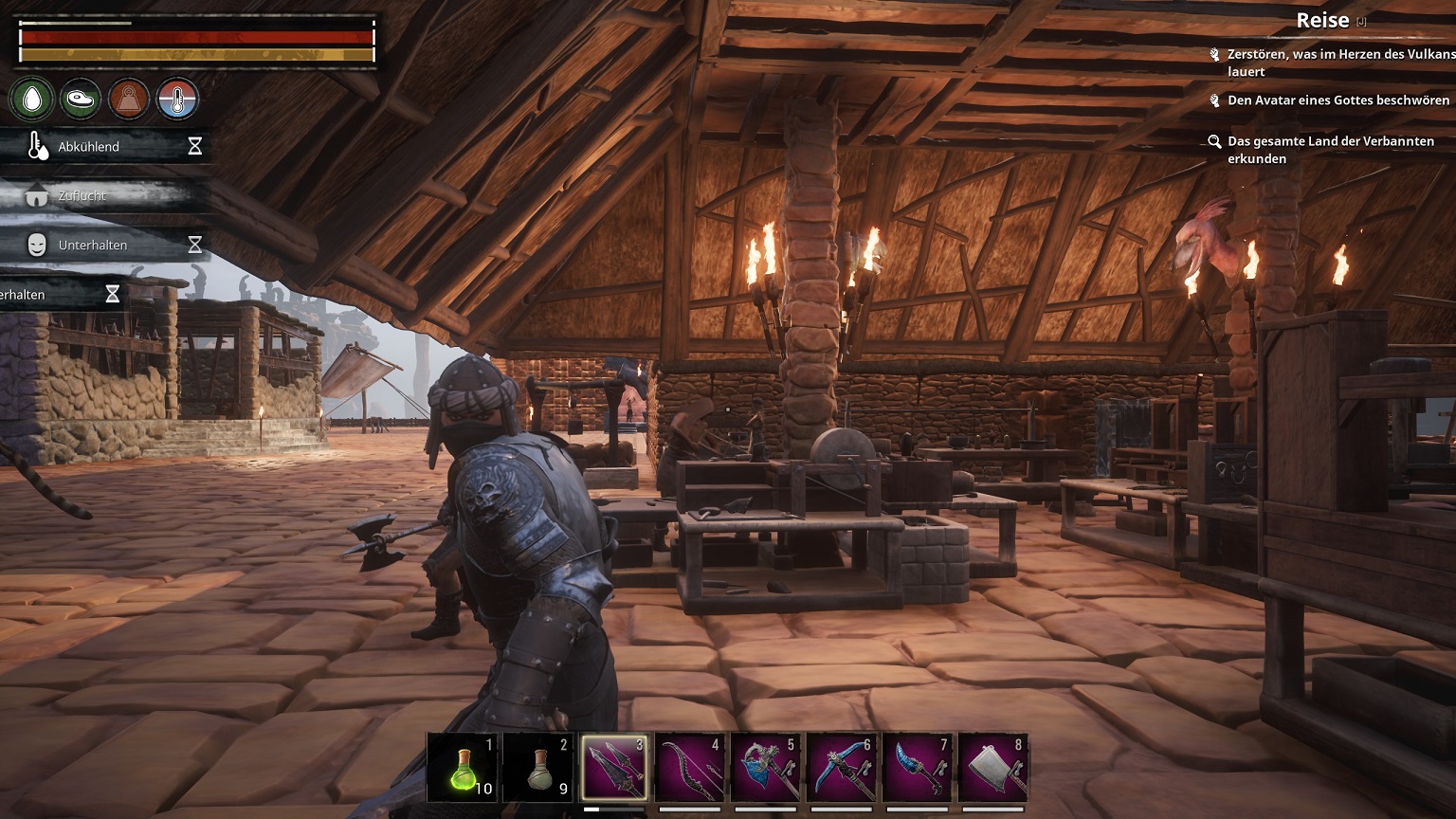Select the blue pickaxe in slot 6

coord(842,768)
